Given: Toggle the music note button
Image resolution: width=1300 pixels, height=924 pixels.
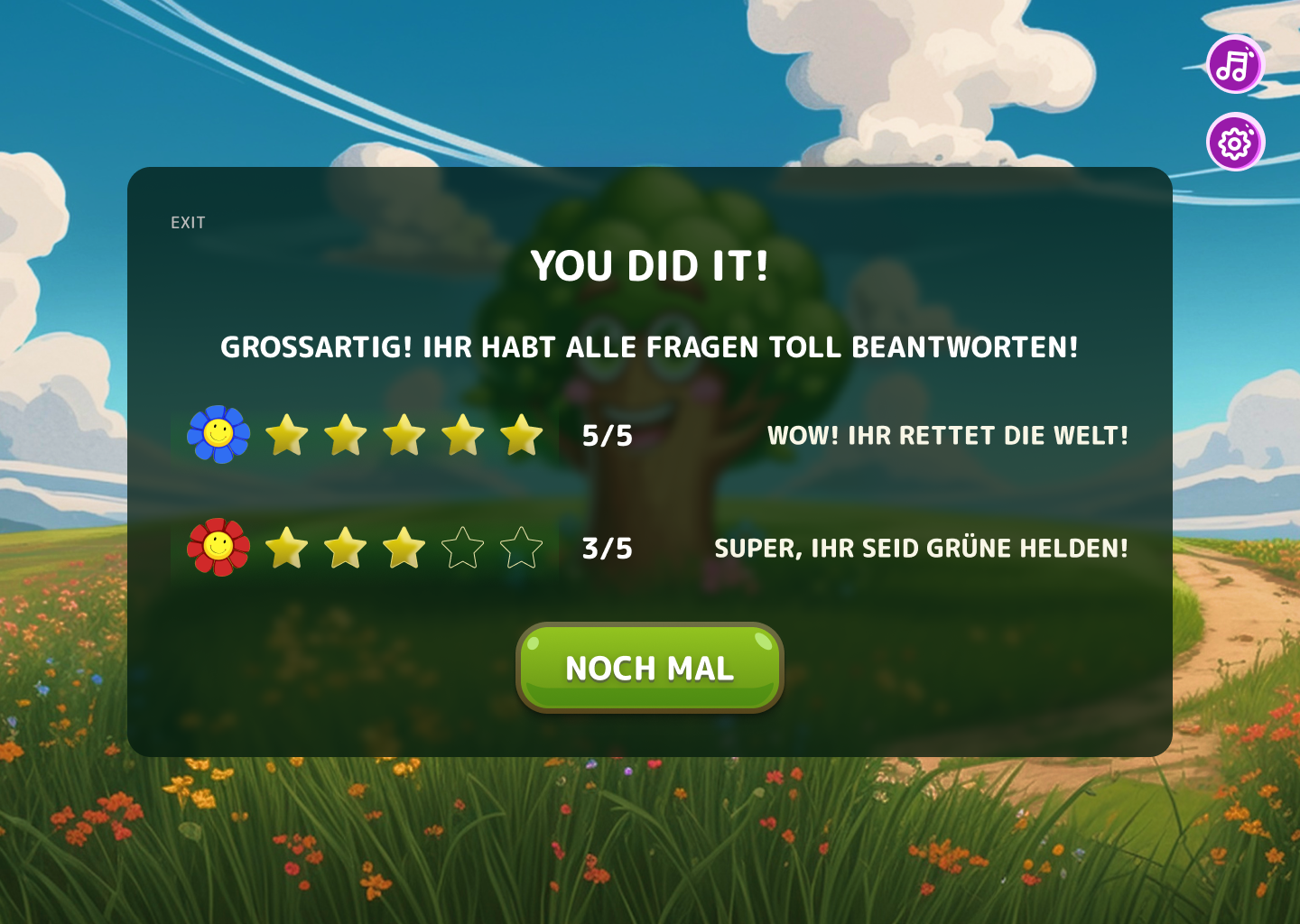Looking at the screenshot, I should (1235, 65).
